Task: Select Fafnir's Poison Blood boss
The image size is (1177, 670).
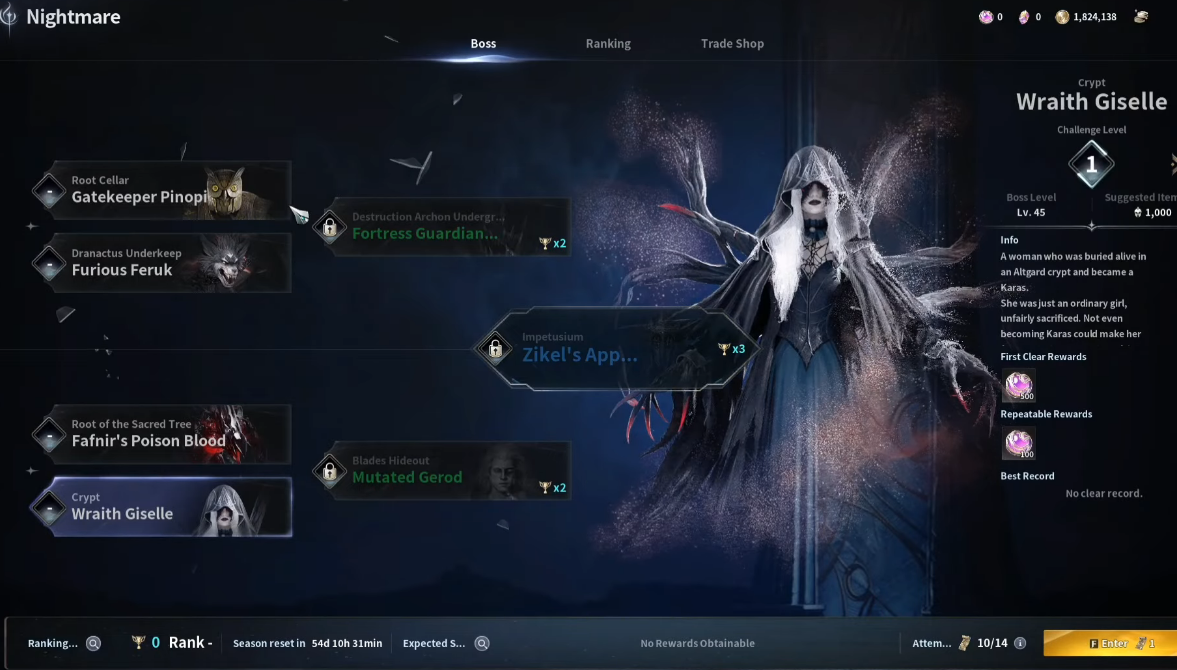Action: 163,434
